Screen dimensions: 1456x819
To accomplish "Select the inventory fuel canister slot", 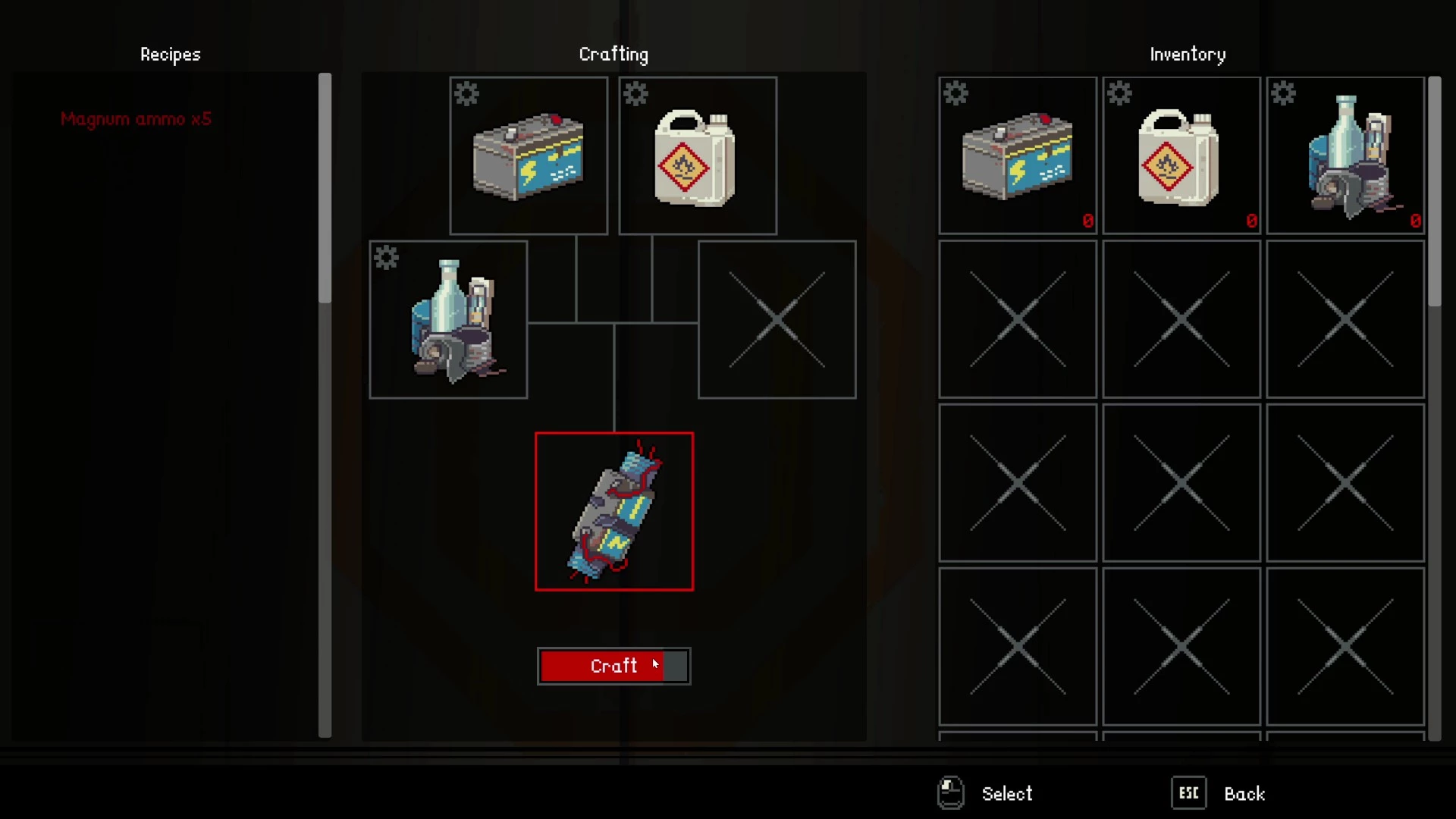I will pos(1181,155).
